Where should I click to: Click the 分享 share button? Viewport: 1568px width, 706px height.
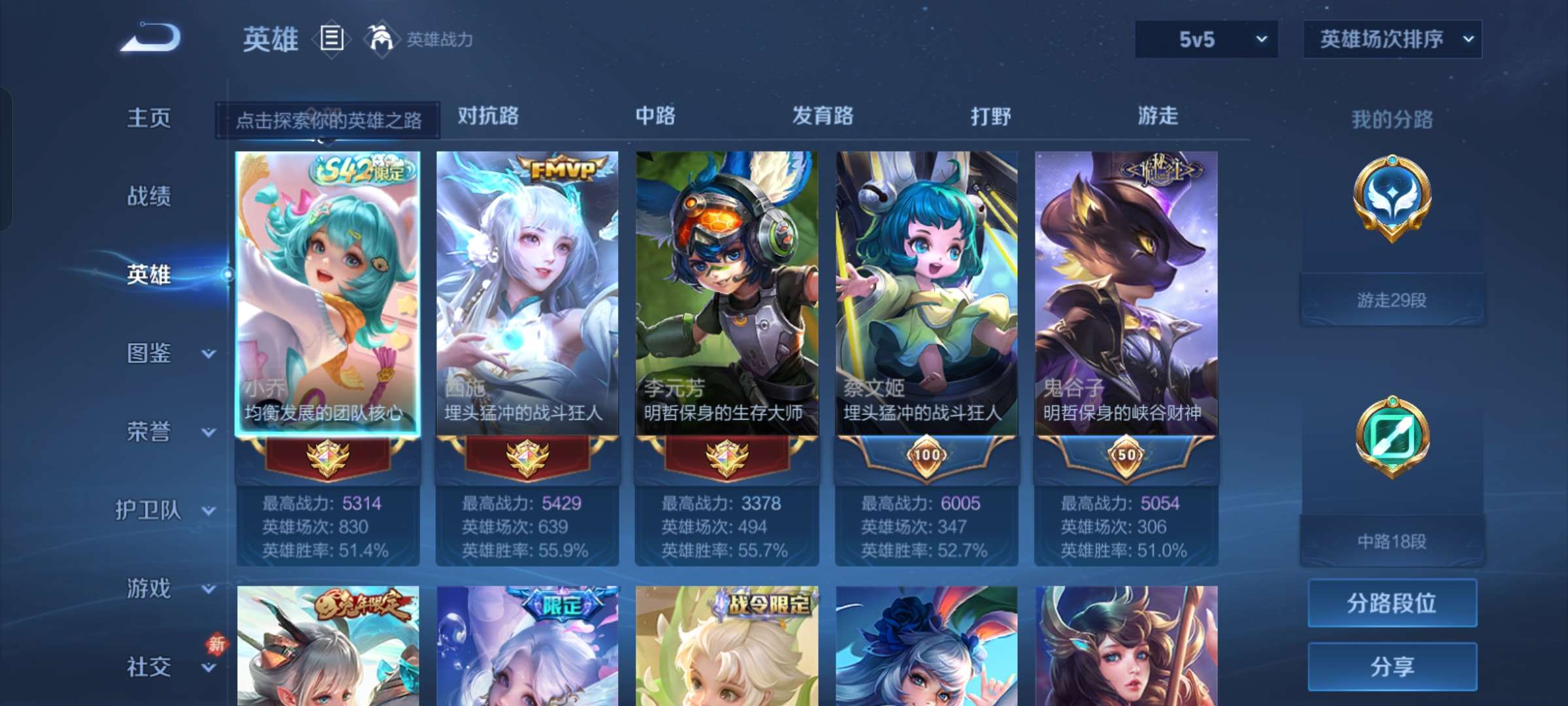pos(1392,667)
